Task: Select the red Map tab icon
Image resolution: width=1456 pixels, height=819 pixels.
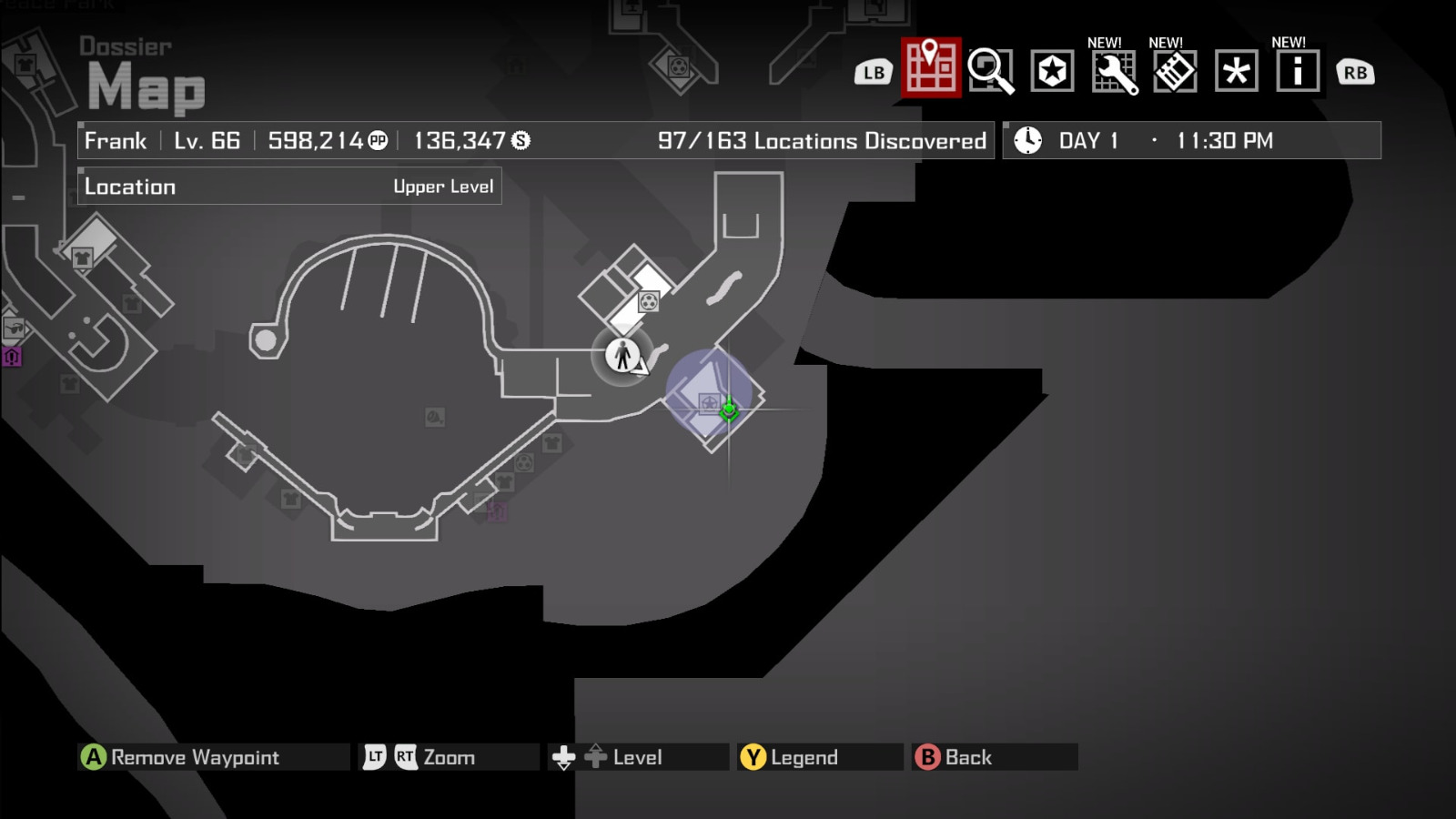Action: [929, 70]
